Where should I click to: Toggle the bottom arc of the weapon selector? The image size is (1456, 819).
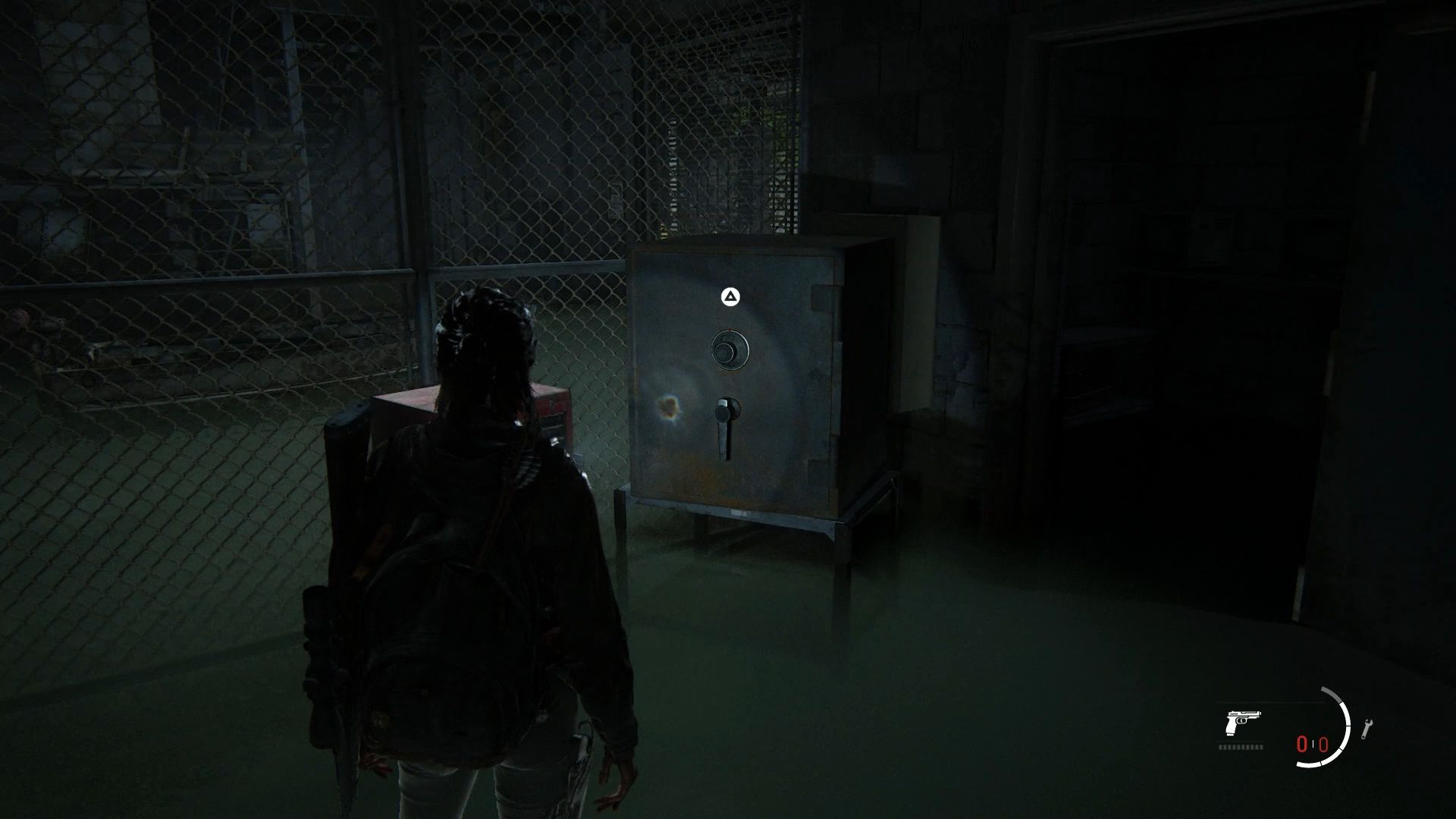point(1308,764)
